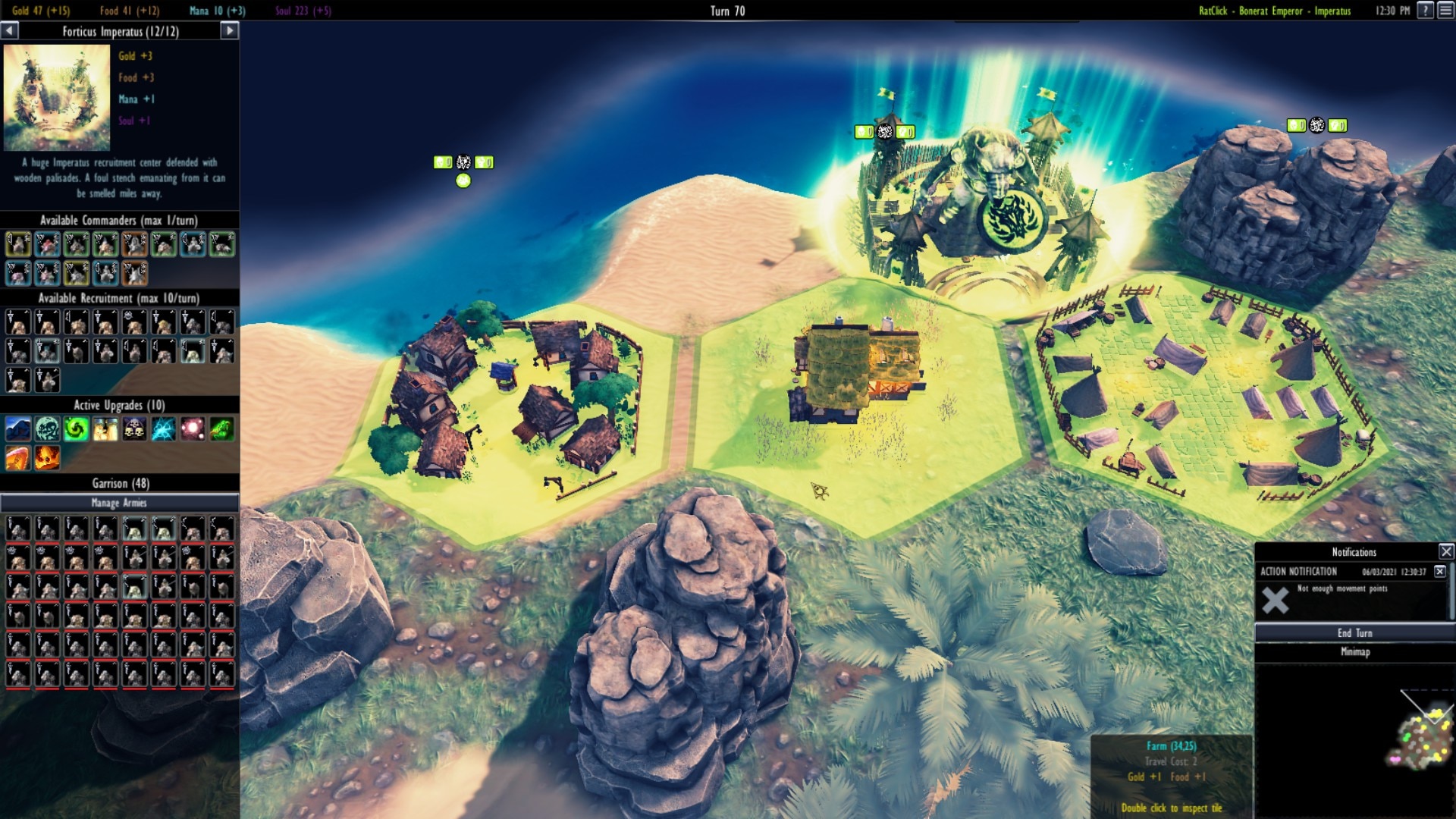The image size is (1456, 819).
Task: Select the golden light beams upgrade icon
Action: (105, 429)
